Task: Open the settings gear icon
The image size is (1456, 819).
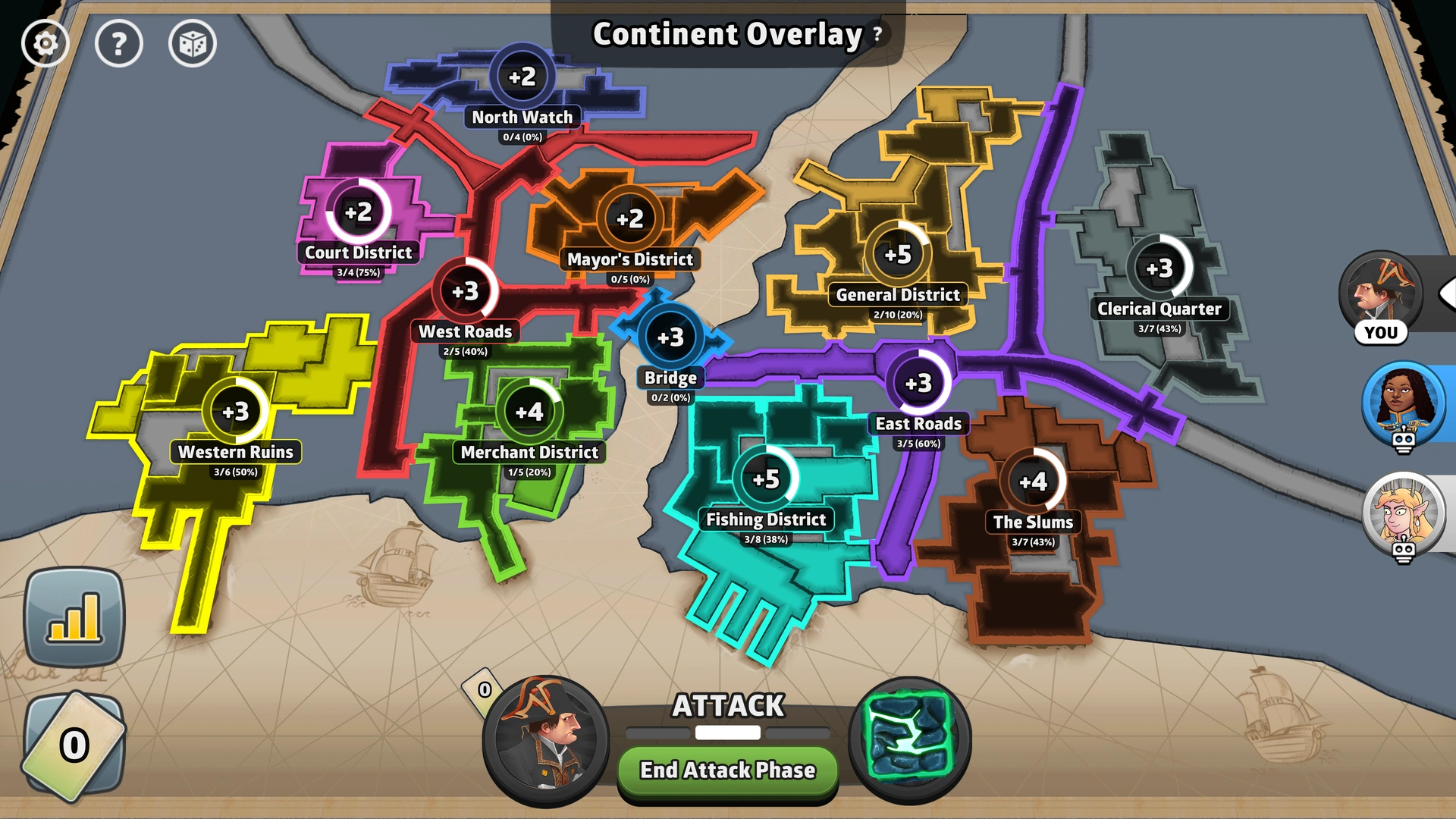Action: (45, 43)
